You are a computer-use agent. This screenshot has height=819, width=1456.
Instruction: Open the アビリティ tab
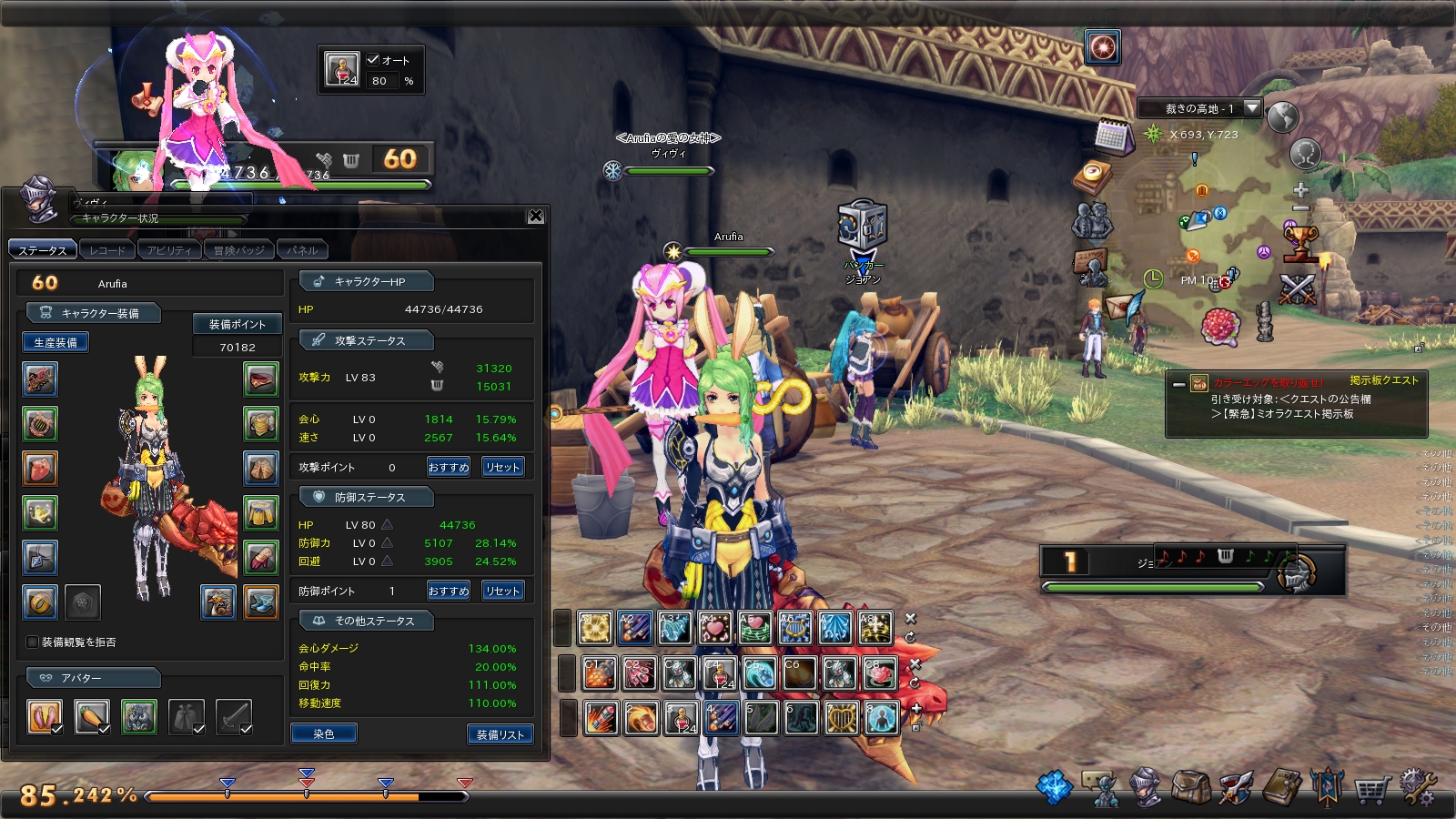(x=169, y=250)
